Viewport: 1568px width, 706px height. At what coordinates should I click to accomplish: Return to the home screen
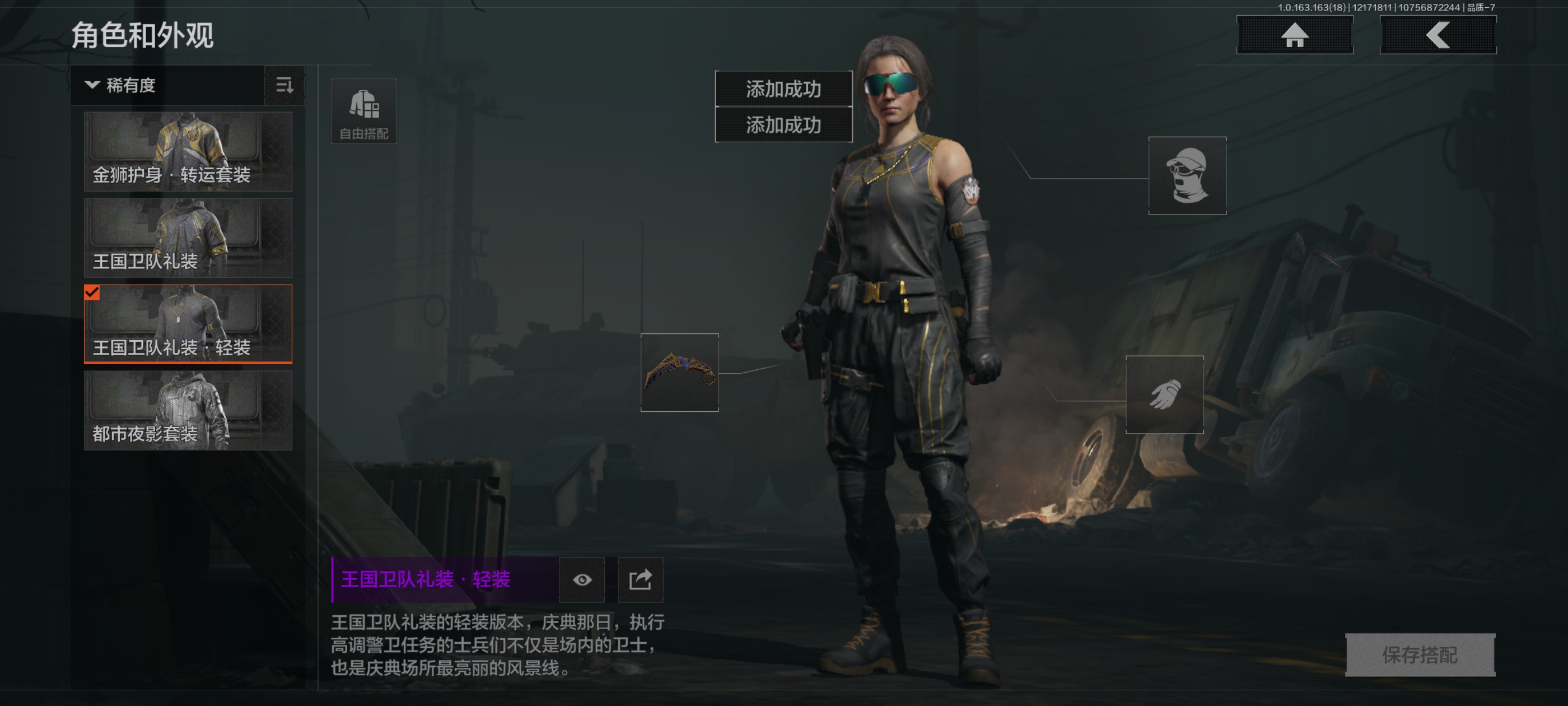click(1294, 35)
